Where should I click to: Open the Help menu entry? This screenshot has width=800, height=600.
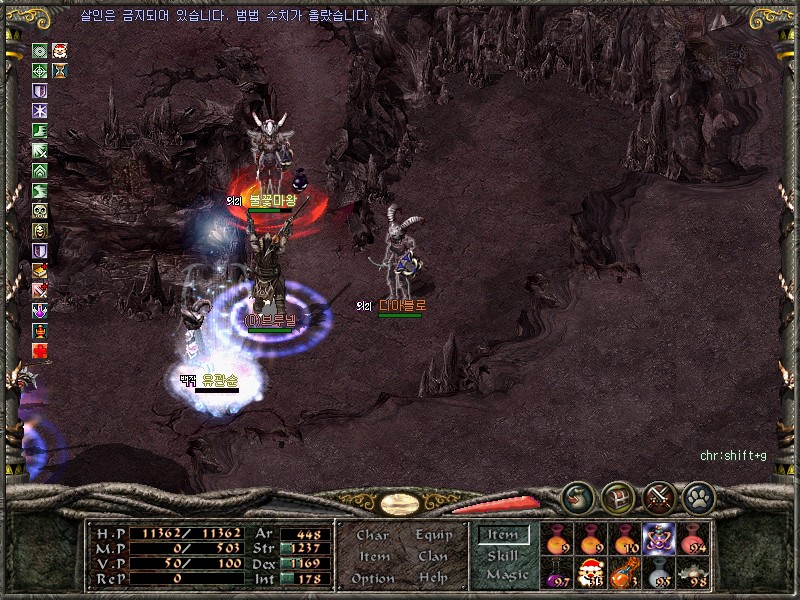point(433,578)
